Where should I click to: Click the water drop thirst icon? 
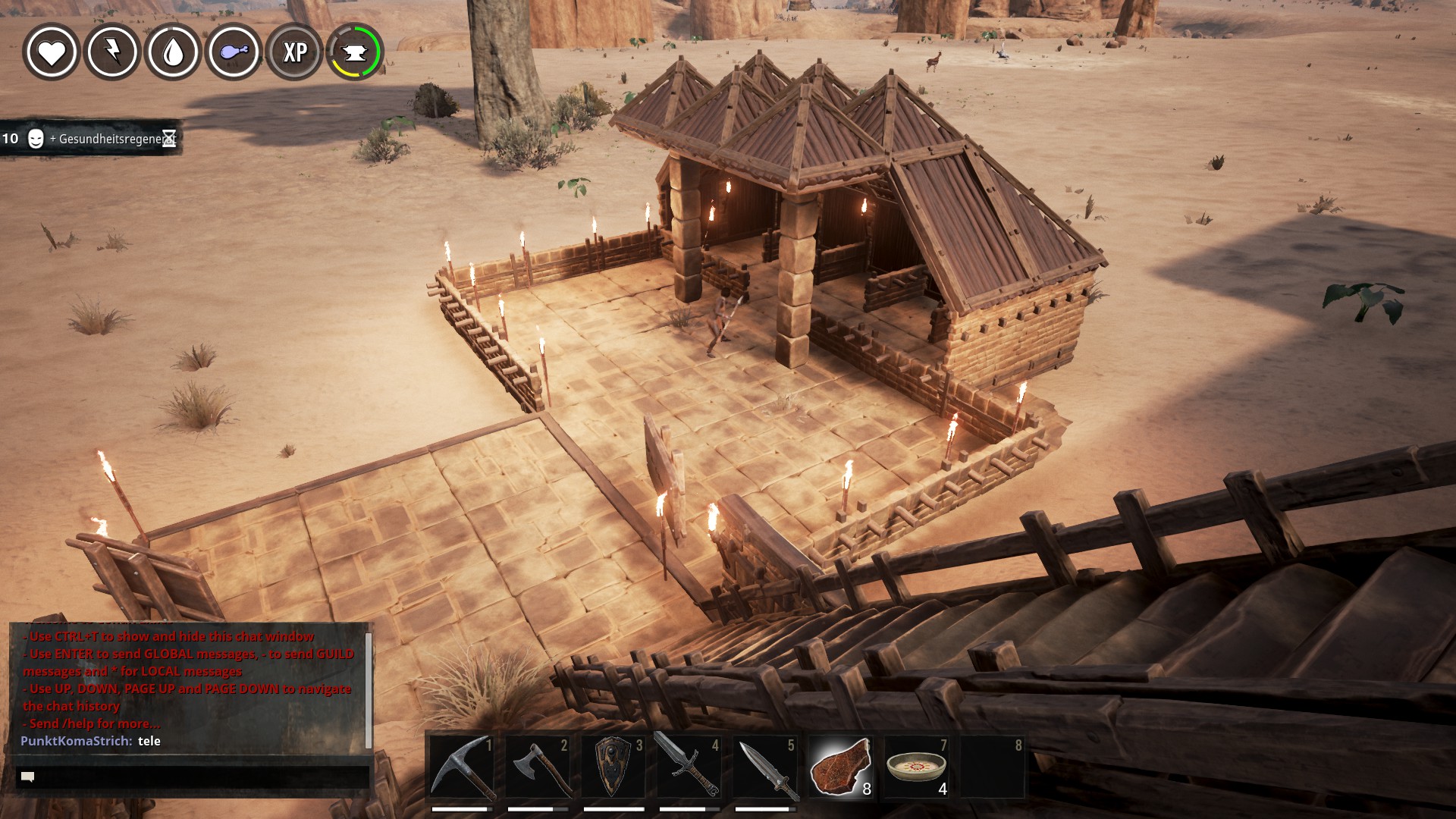click(x=174, y=52)
